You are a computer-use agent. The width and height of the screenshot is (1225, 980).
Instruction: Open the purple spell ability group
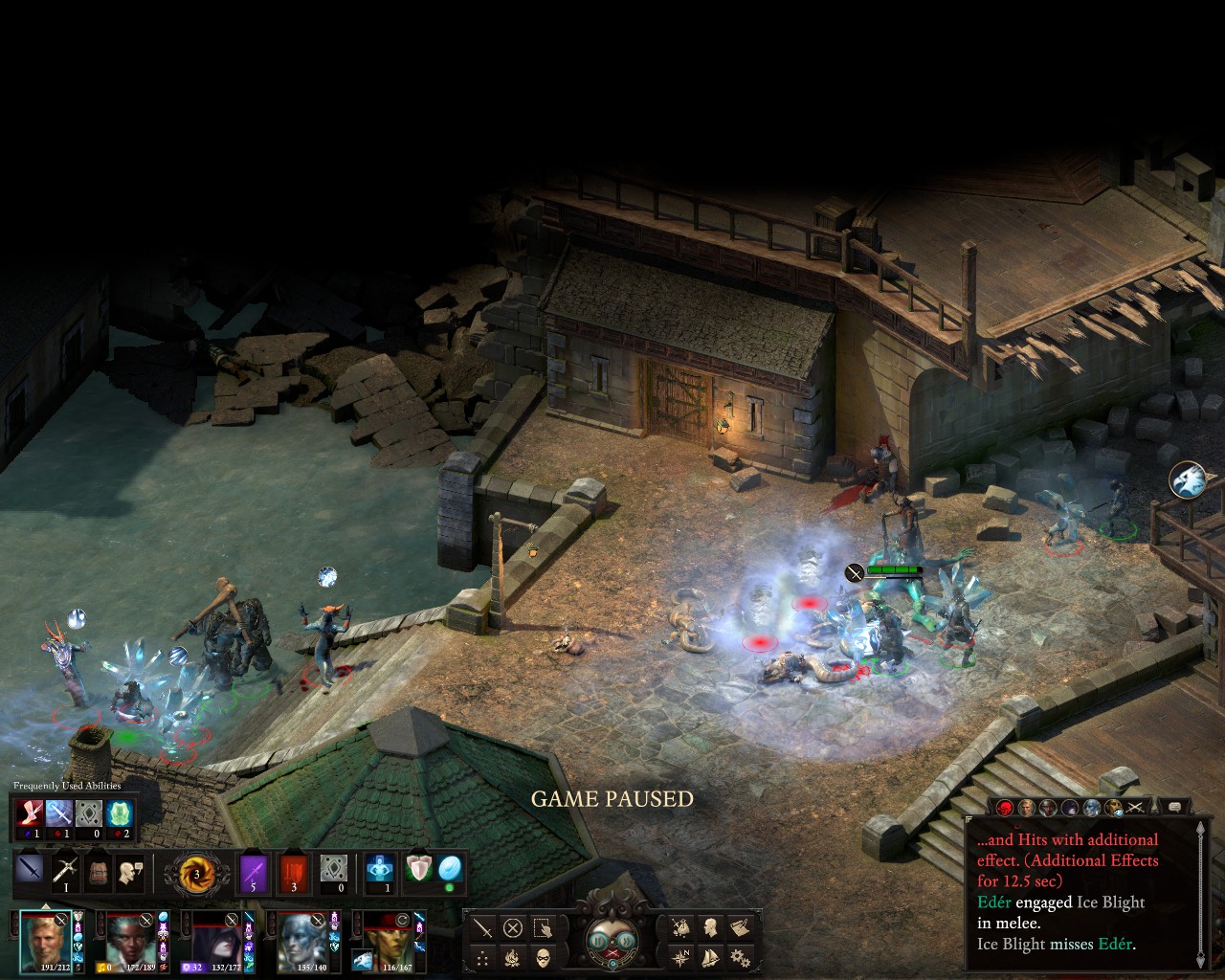tap(253, 874)
